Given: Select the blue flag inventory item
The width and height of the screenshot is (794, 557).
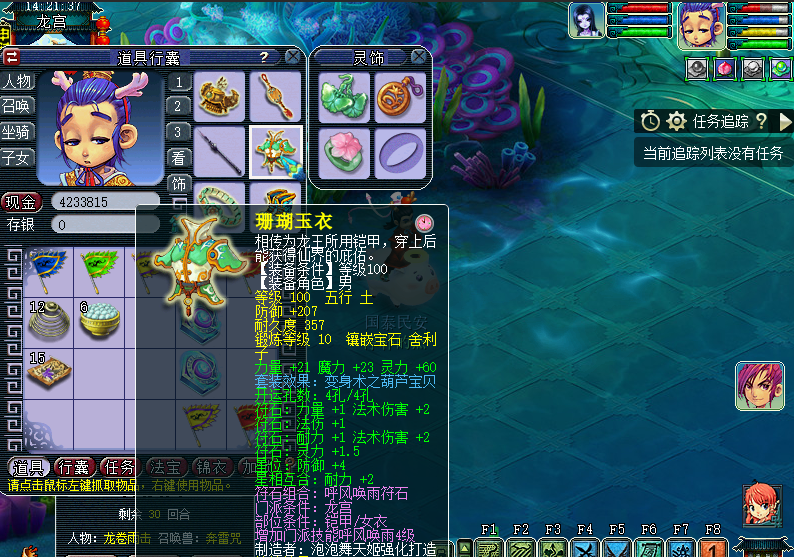Looking at the screenshot, I should pos(48,268).
